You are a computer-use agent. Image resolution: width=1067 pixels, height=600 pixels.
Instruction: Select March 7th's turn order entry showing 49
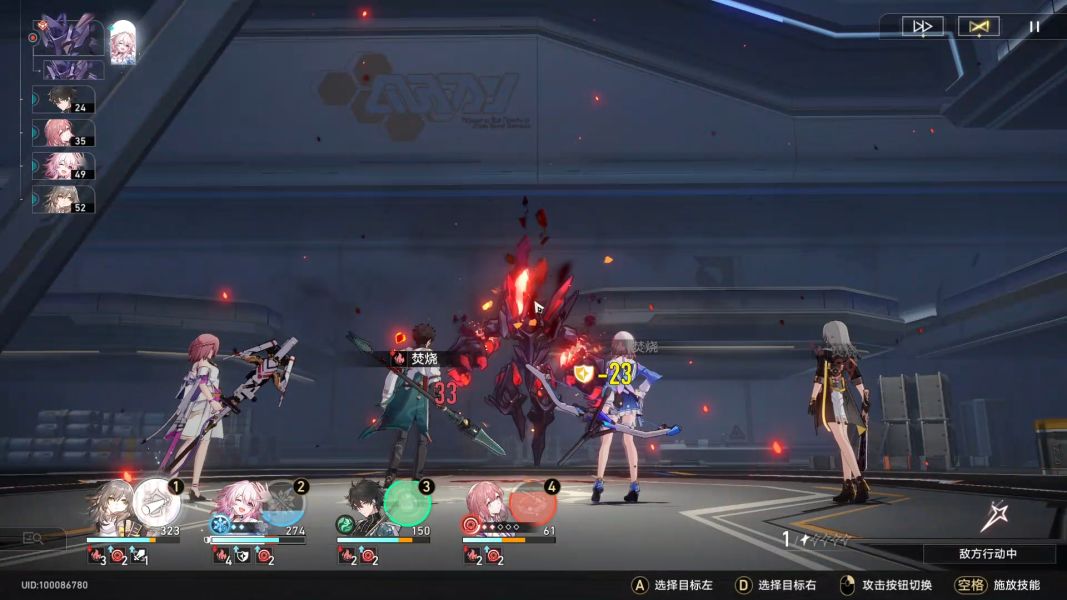[64, 166]
